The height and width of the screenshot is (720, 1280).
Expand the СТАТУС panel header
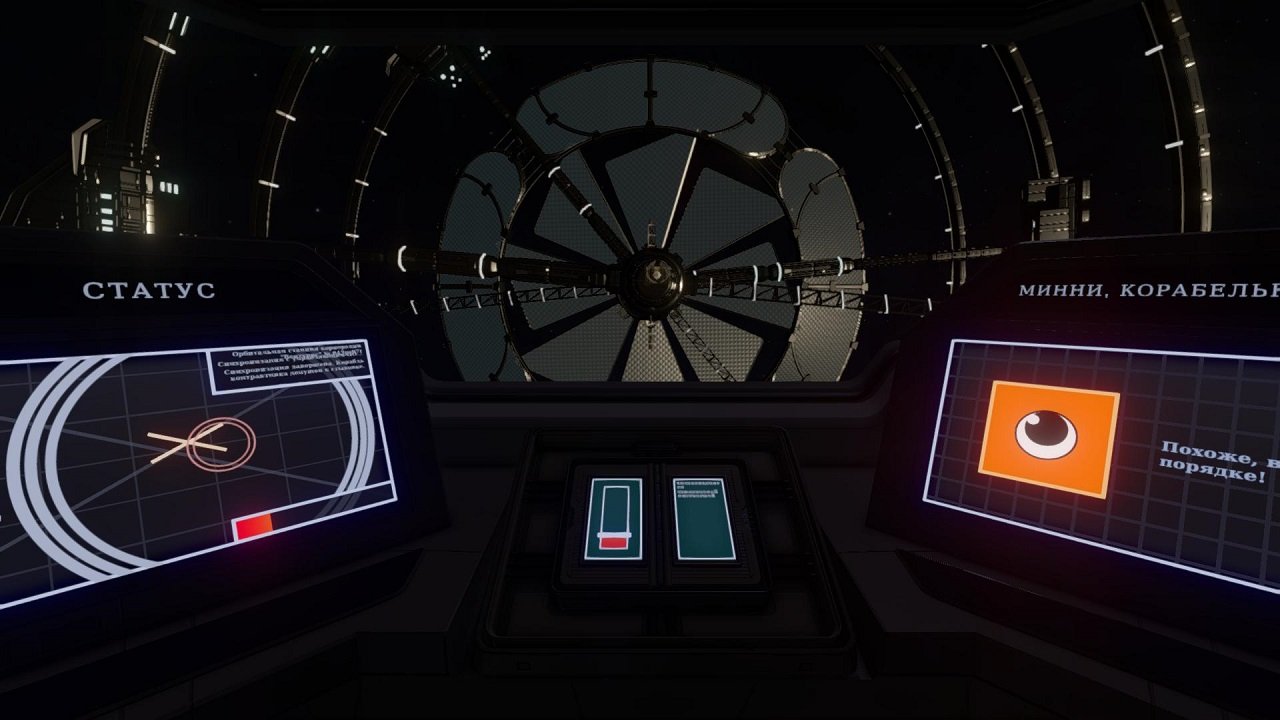151,291
